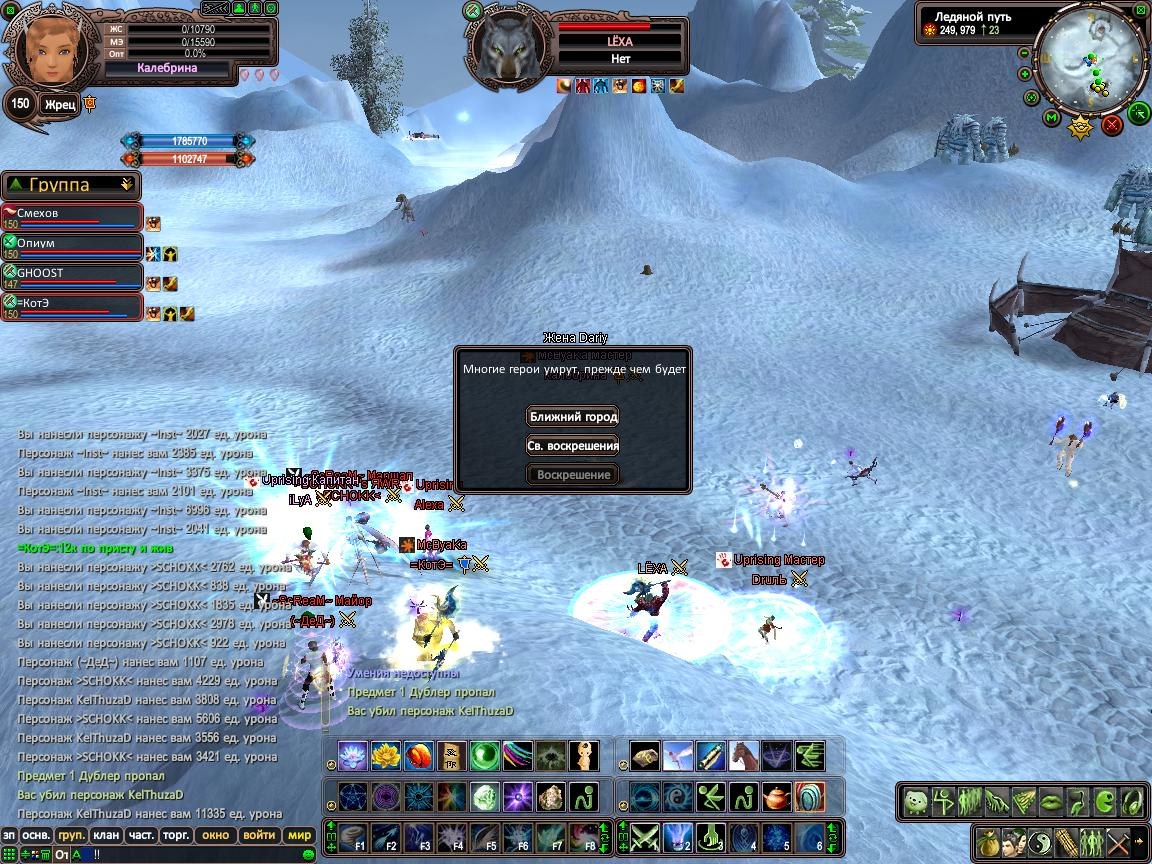Click the chat smiley emote button
The height and width of the screenshot is (864, 1152).
[309, 854]
